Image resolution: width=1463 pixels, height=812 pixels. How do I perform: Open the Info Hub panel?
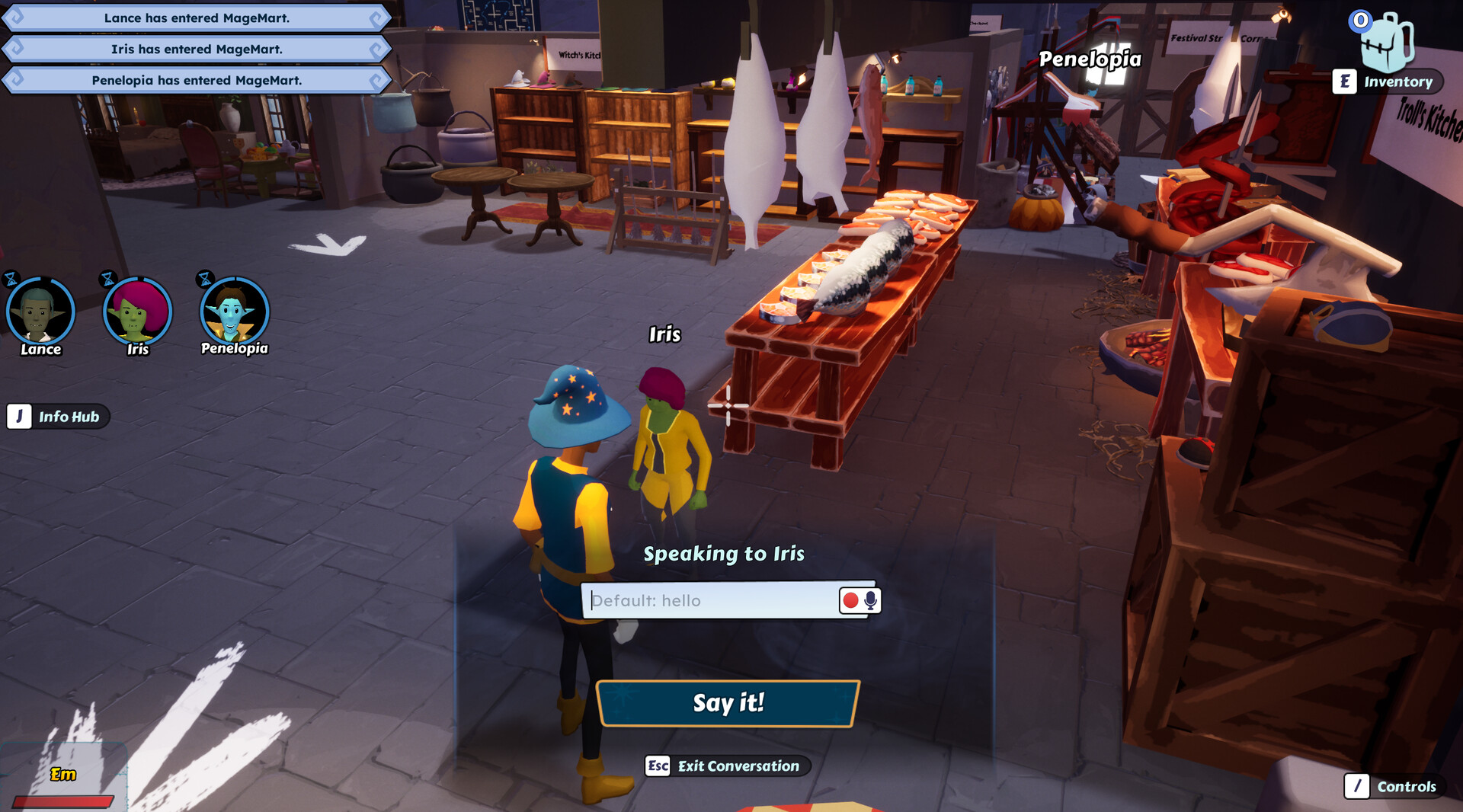point(69,417)
